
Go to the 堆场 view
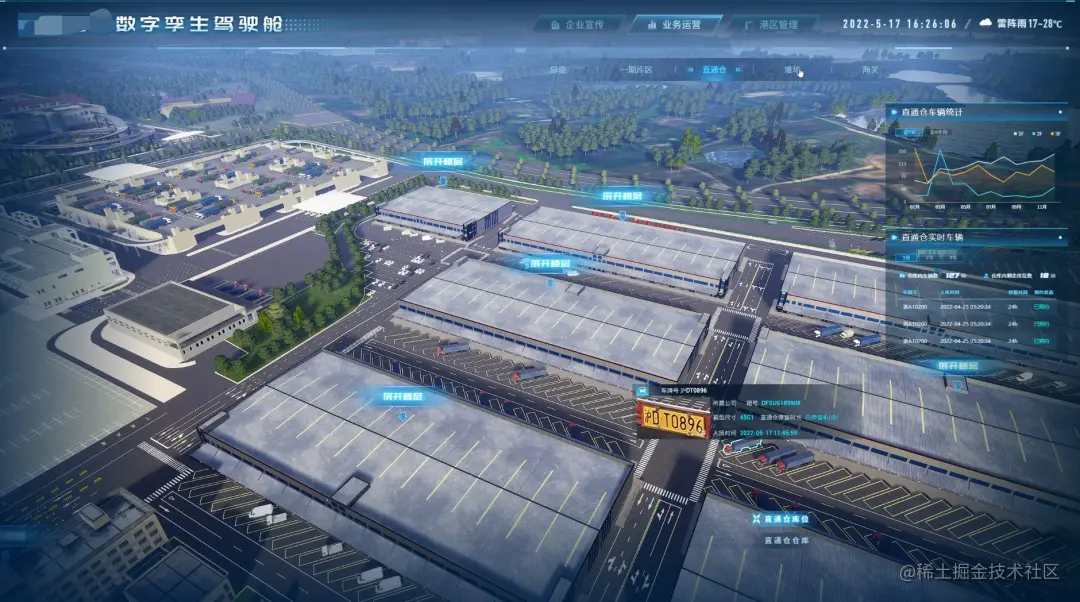coord(793,70)
